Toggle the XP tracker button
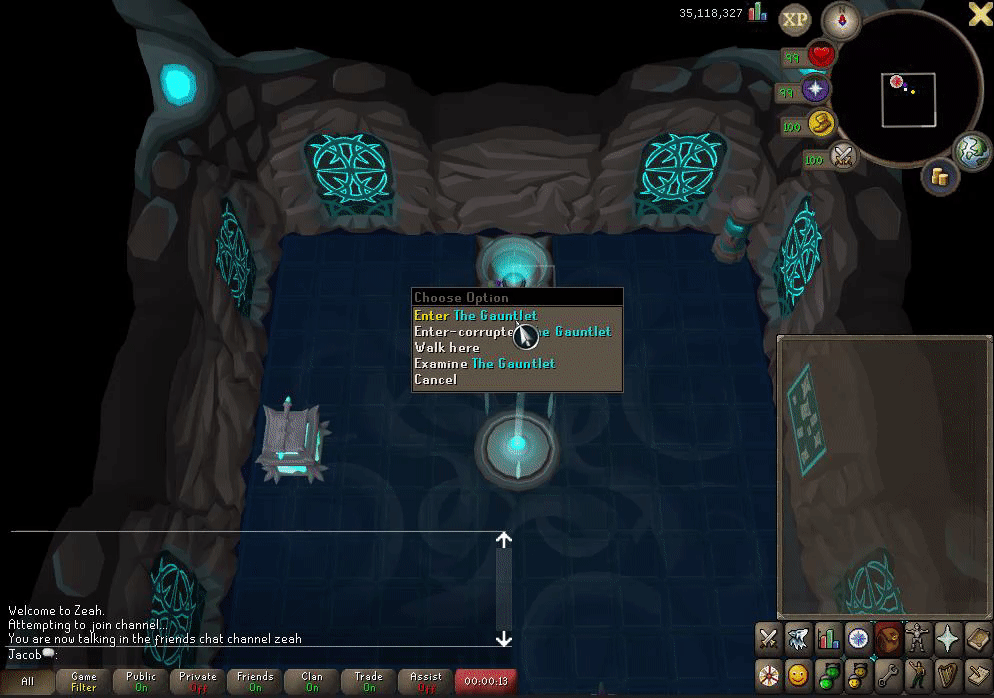Image resolution: width=994 pixels, height=698 pixels. 795,19
